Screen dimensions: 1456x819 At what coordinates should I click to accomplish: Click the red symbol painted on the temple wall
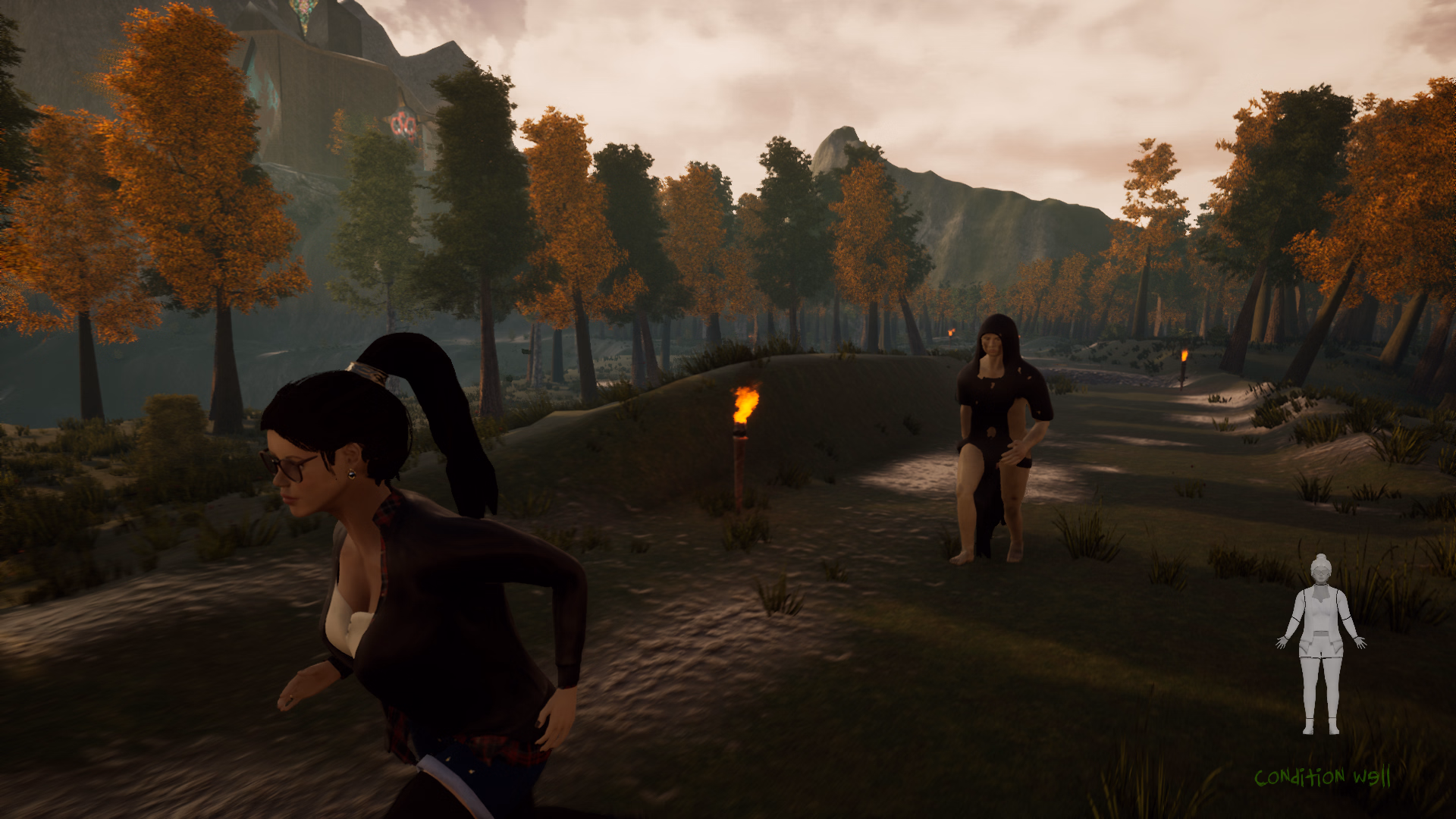(404, 124)
